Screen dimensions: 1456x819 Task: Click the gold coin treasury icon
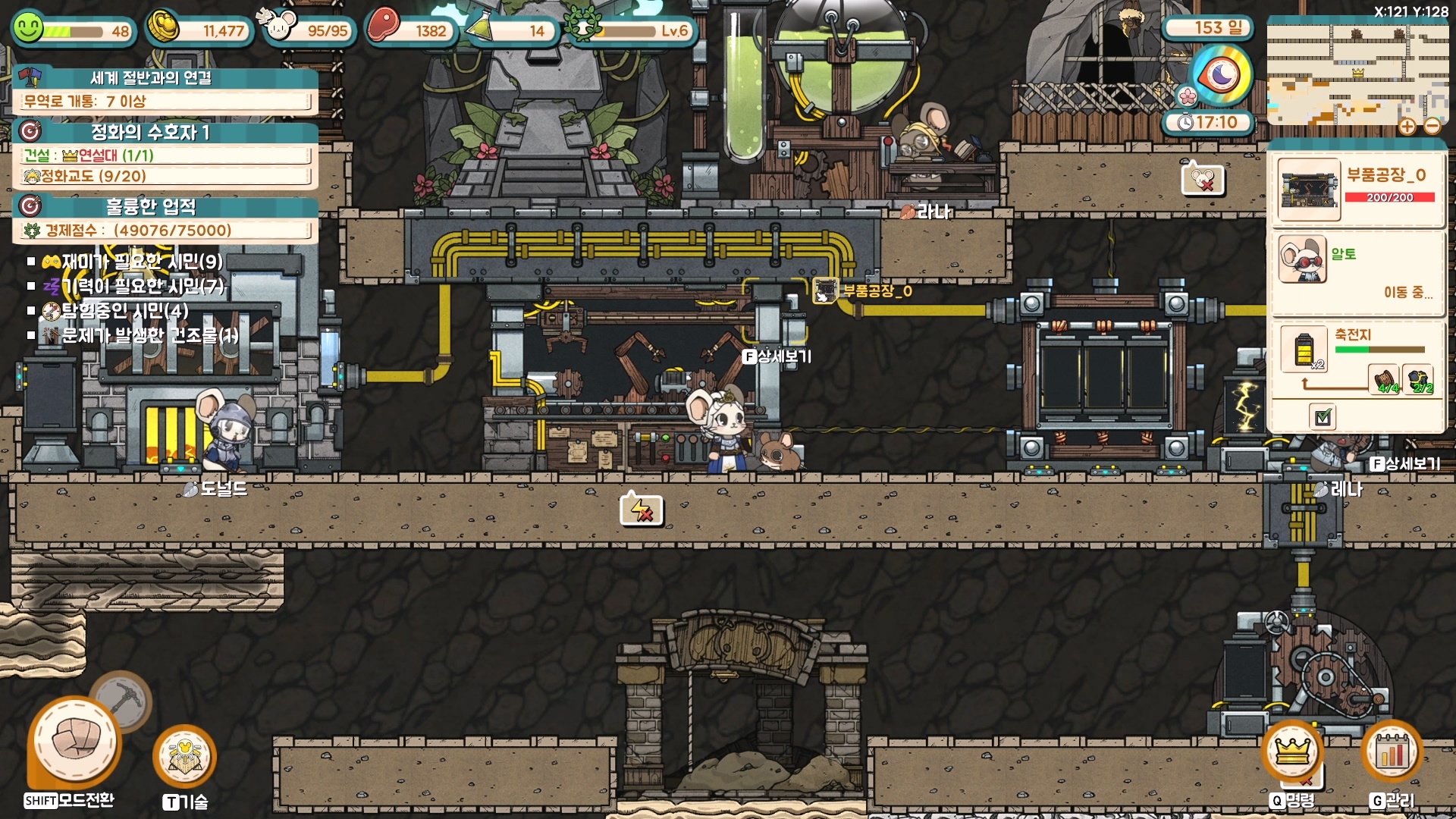click(163, 28)
